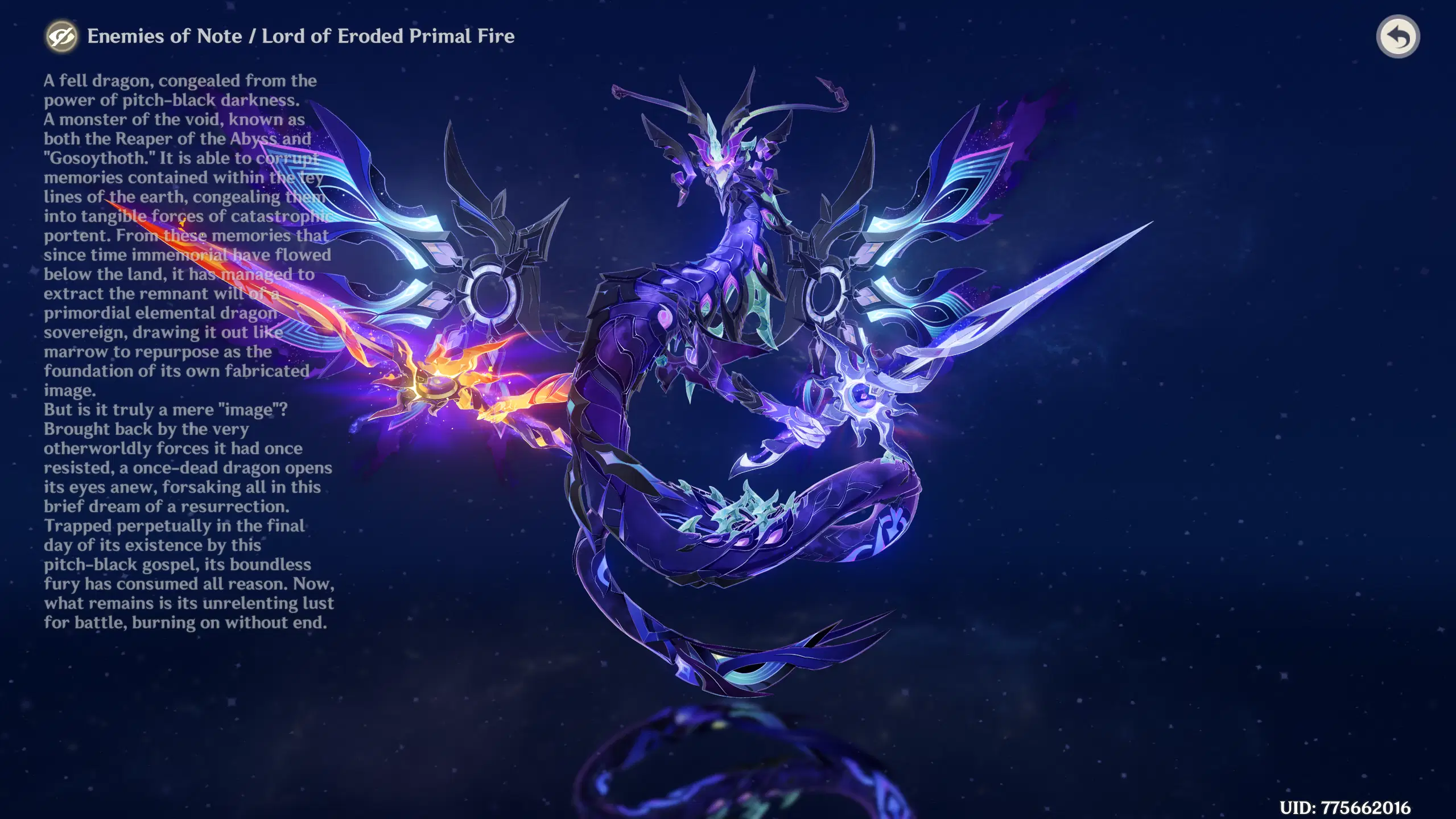Click the Enemies of Note breadcrumb label
1456x819 pixels.
(166, 36)
